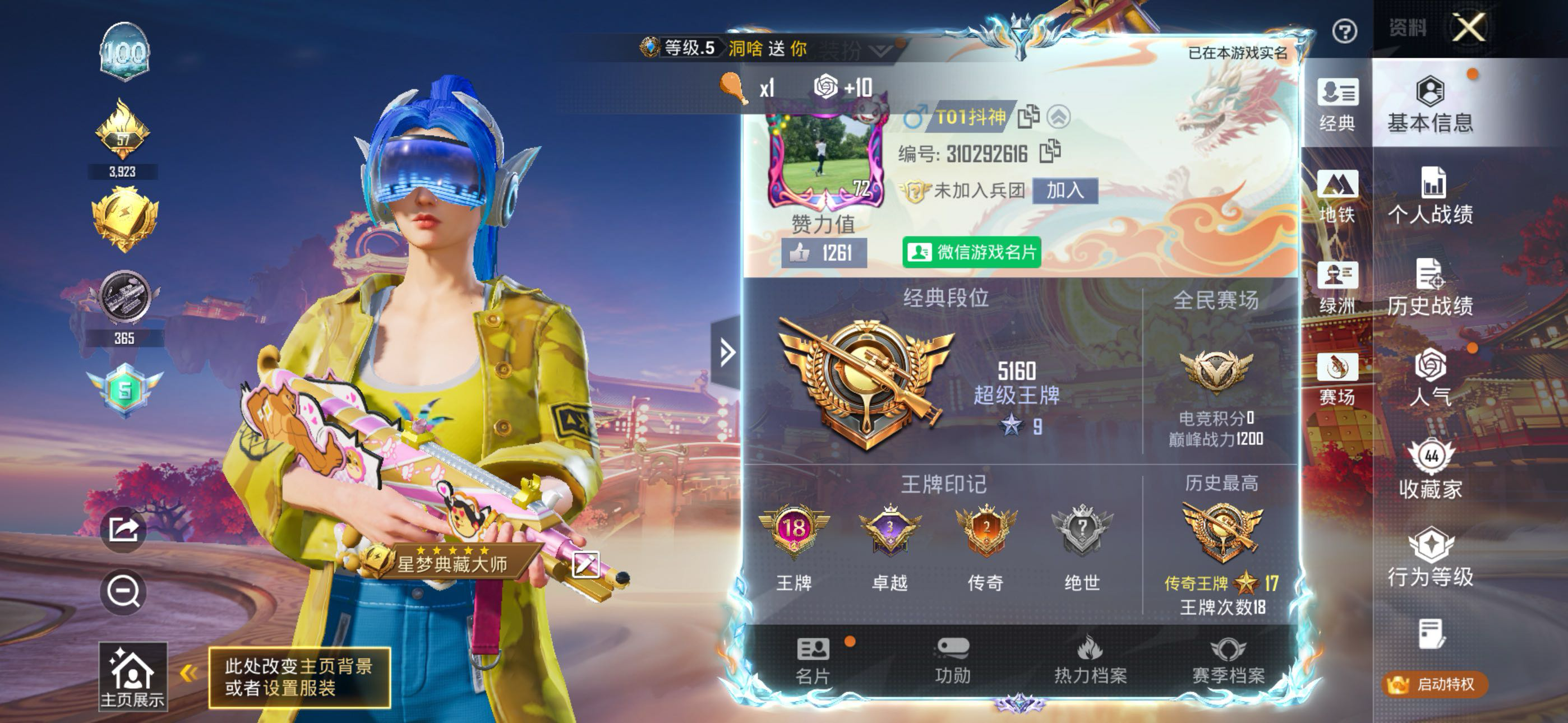Open the 收藏家 collector page
Viewport: 1568px width, 723px height.
tap(1430, 470)
